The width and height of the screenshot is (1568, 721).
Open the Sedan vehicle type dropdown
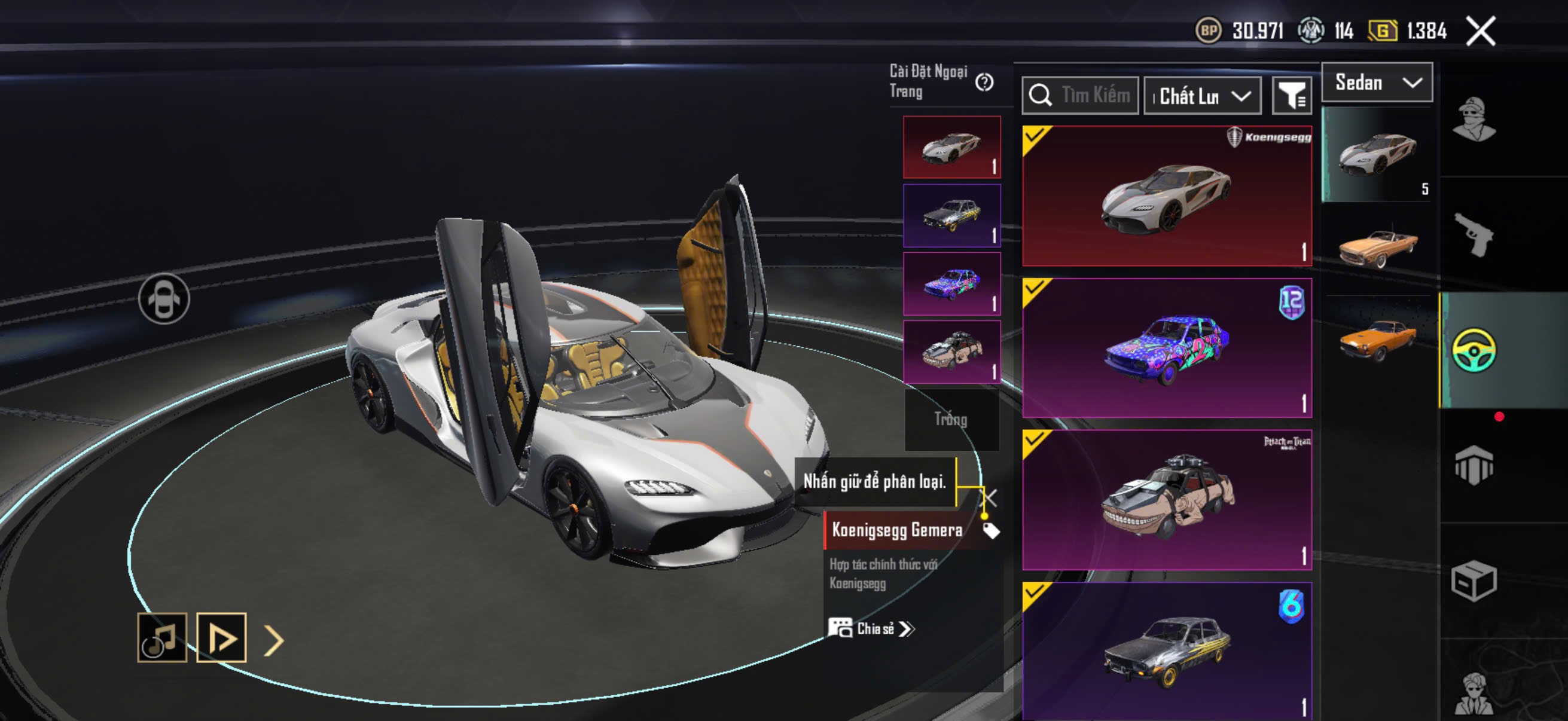coord(1377,82)
